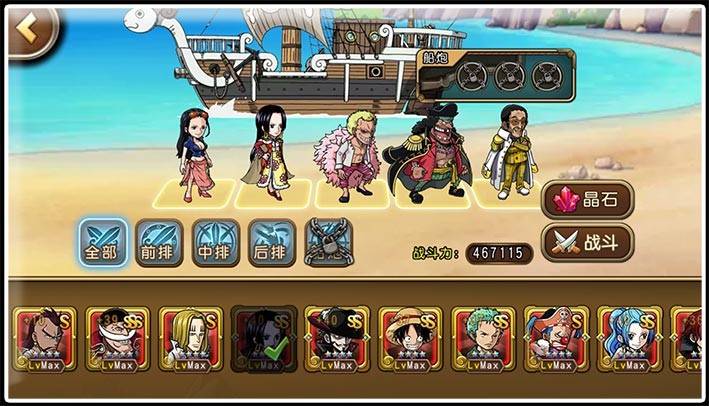Switch to the 中排 middle row tab
This screenshot has height=406, width=709.
pos(216,242)
